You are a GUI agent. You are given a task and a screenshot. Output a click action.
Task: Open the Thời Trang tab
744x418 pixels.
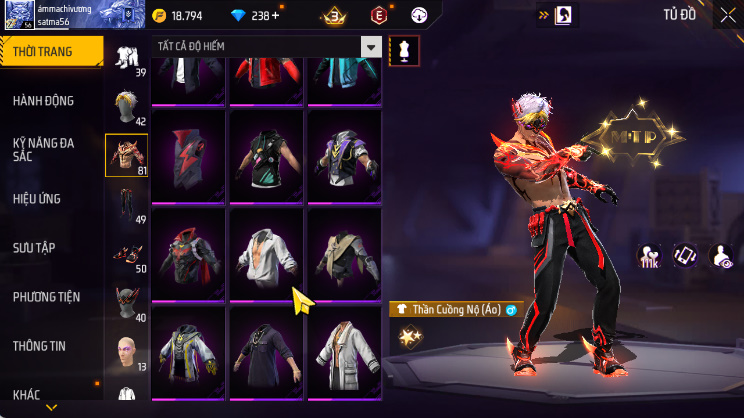(x=50, y=52)
